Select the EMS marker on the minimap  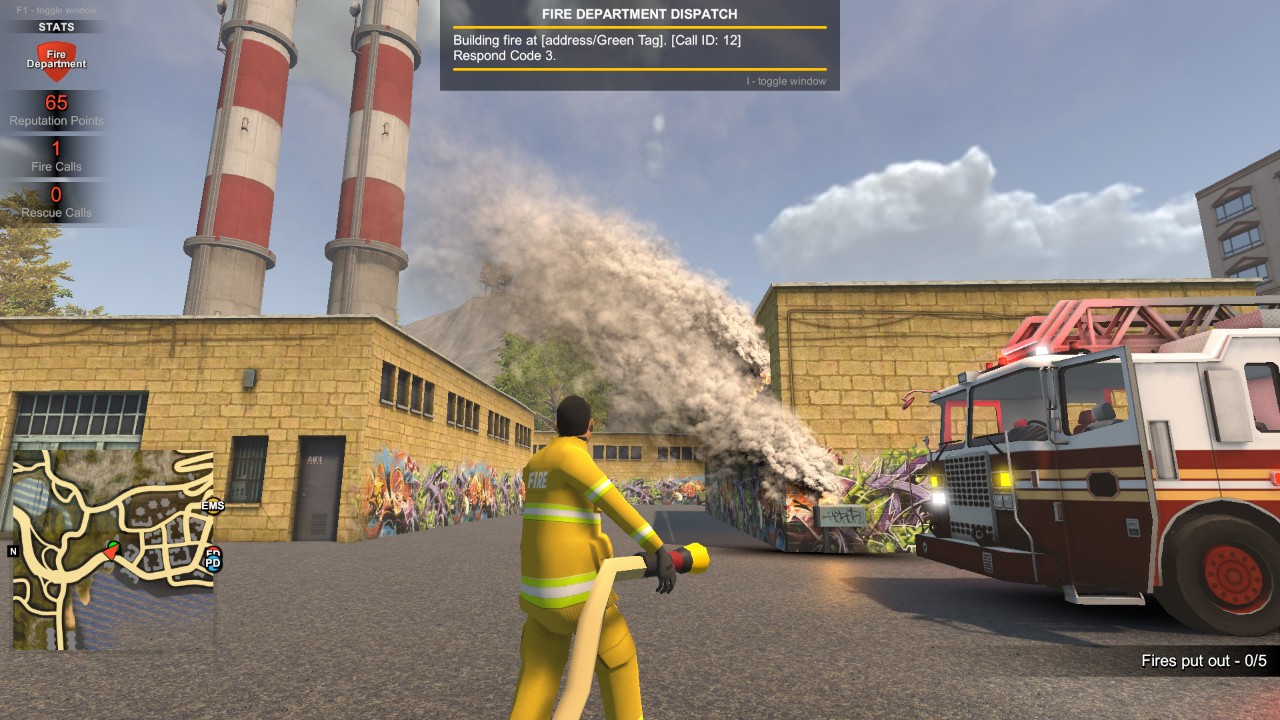(213, 506)
